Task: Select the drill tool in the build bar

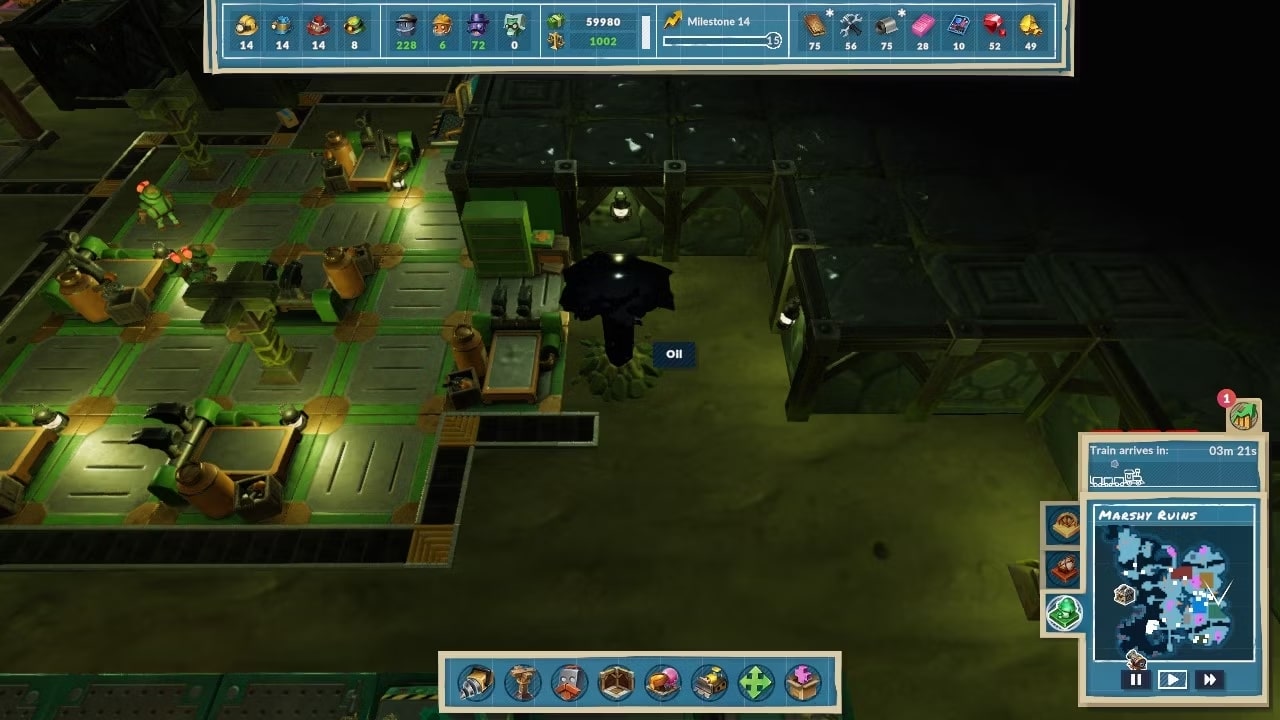Action: [475, 683]
